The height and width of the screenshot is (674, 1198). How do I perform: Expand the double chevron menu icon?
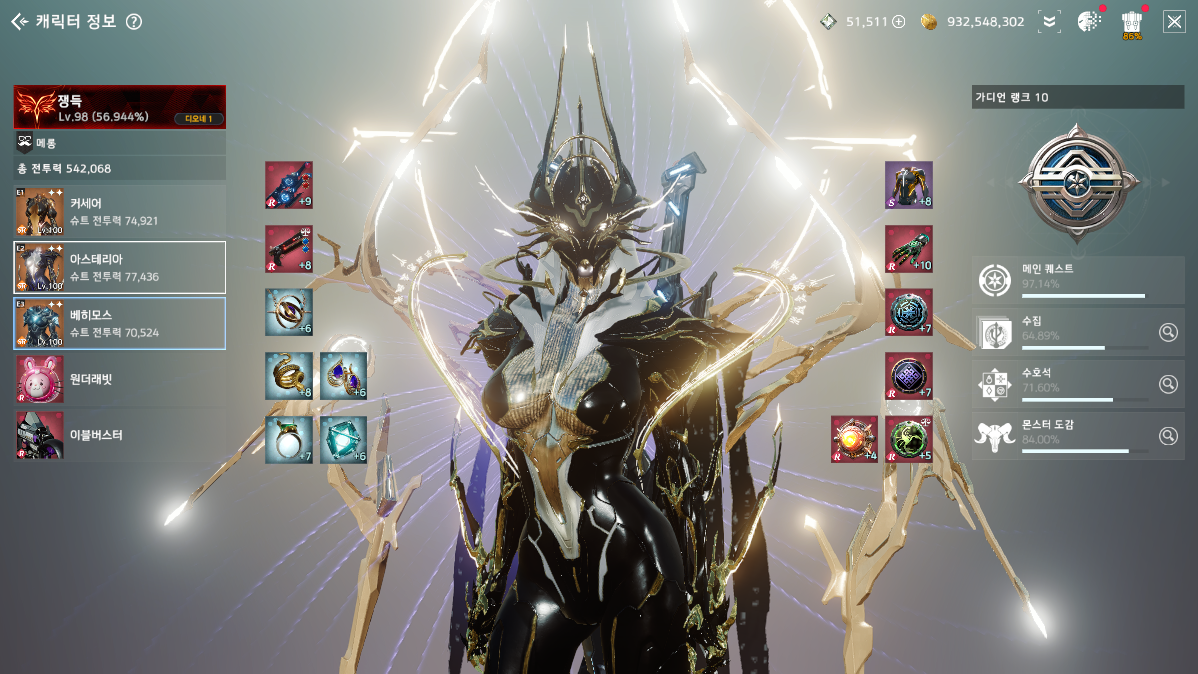pyautogui.click(x=1049, y=21)
